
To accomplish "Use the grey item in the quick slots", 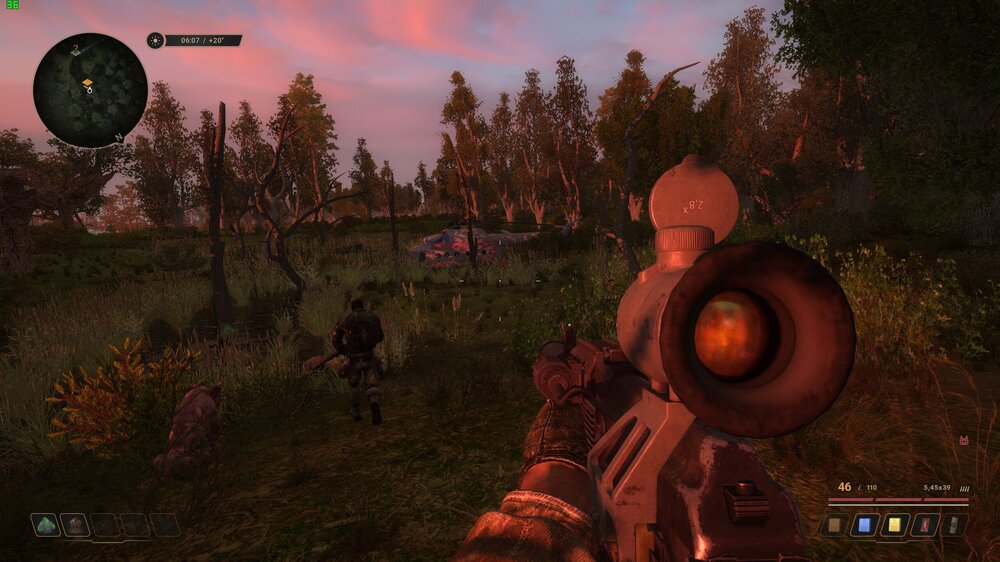I will pos(954,525).
